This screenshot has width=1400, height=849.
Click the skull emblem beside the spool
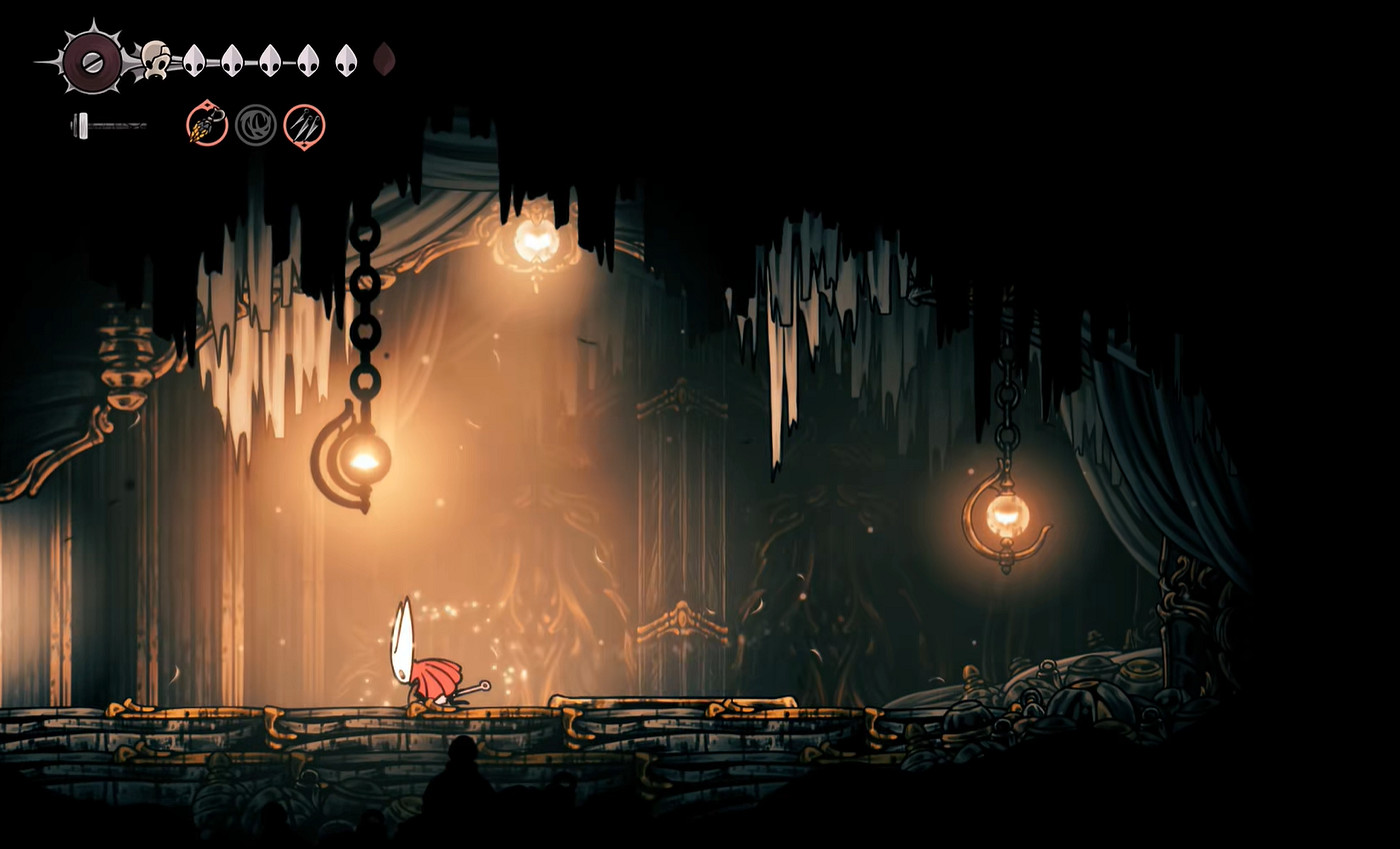(x=155, y=59)
